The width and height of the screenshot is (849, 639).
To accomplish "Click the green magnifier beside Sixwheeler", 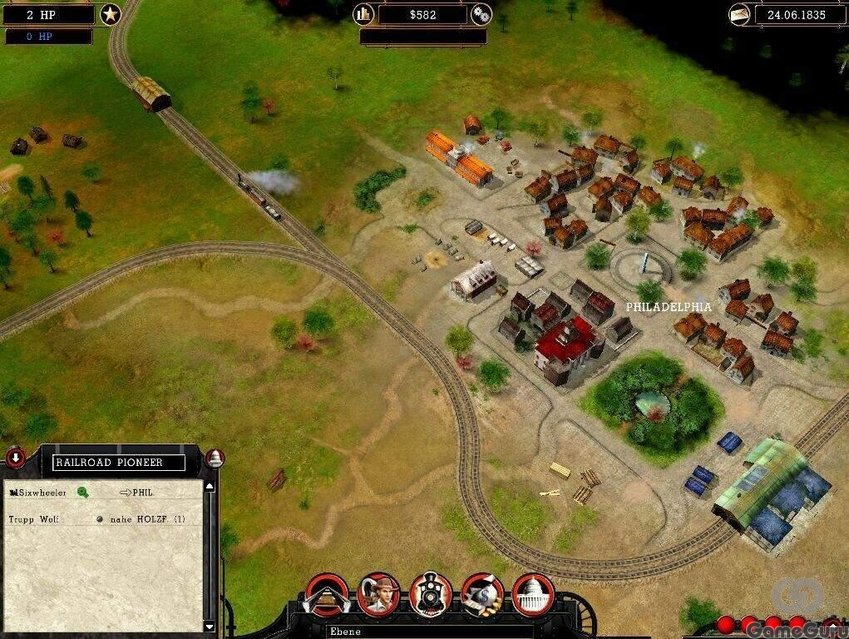I will click(83, 492).
